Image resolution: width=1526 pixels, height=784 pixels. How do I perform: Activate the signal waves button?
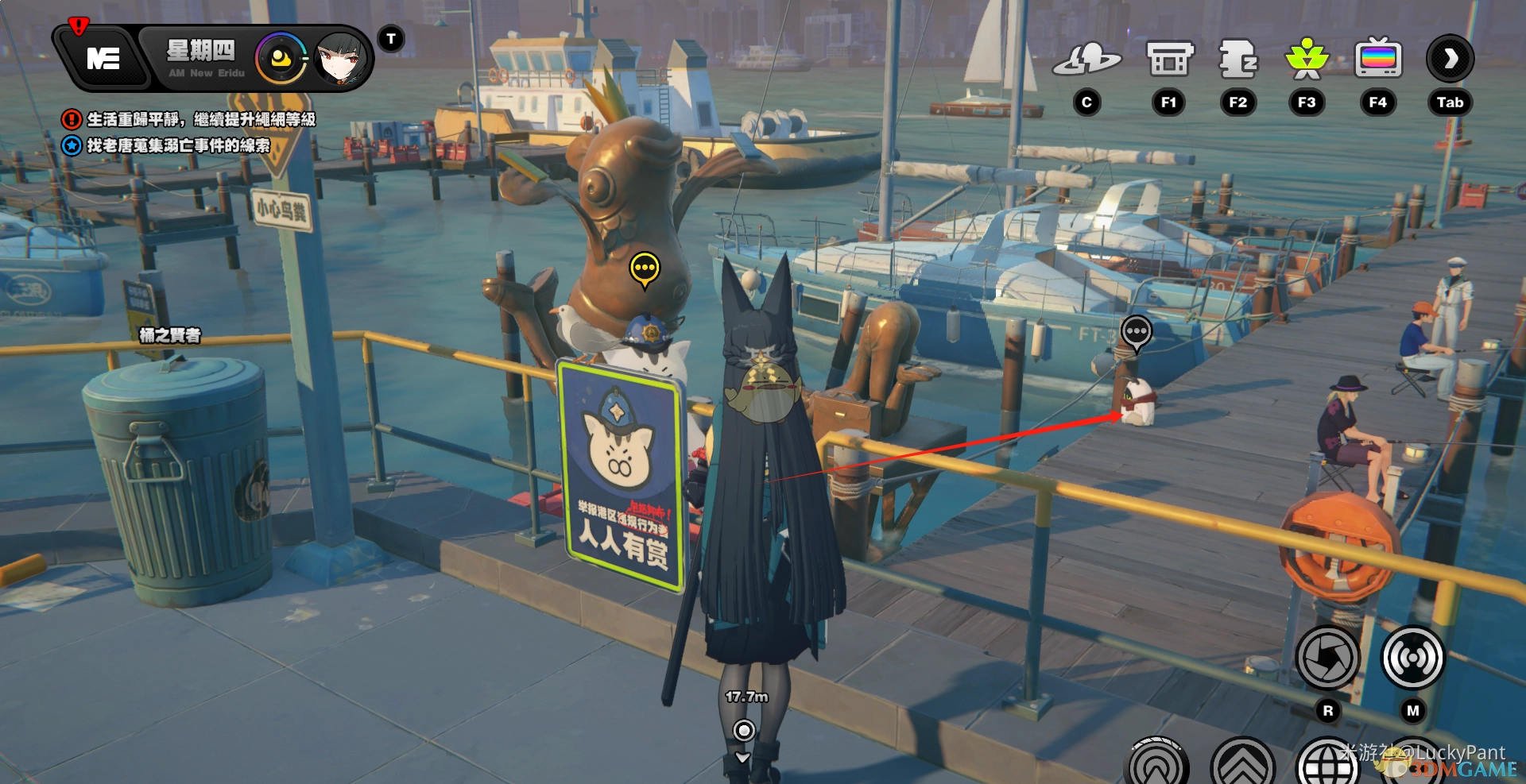coord(1412,658)
